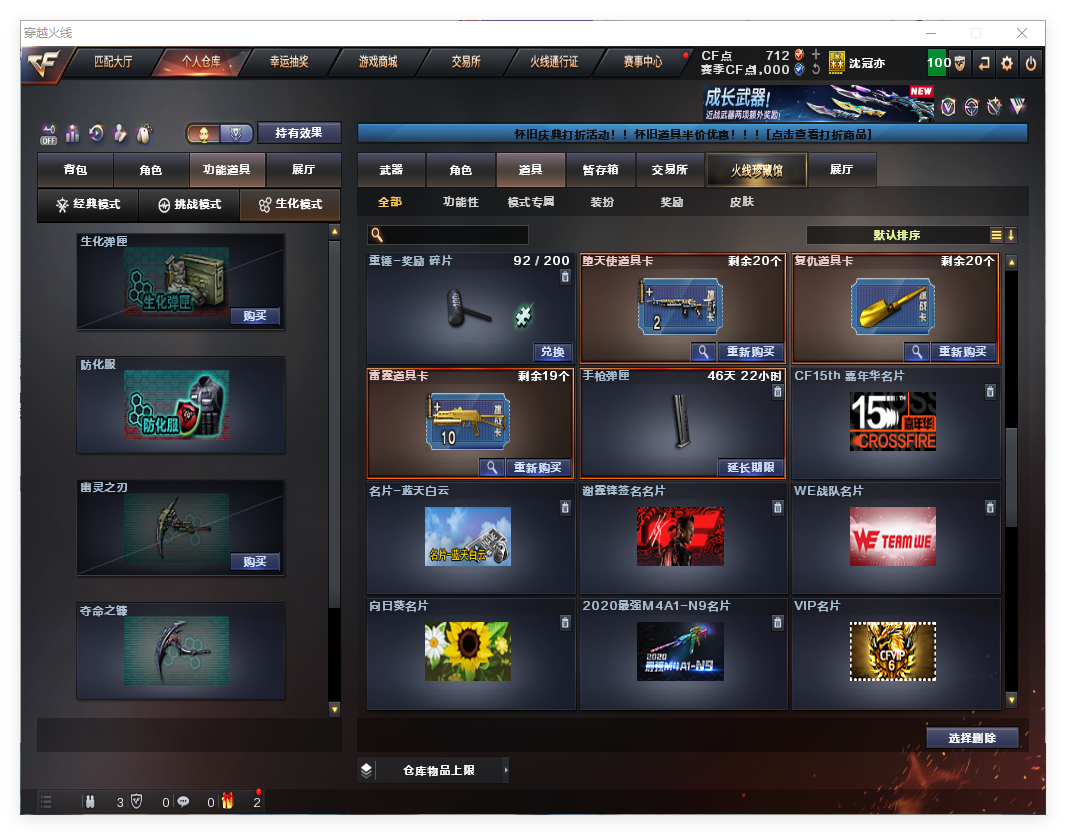Select the 向日葵名片 sunflower card

(x=467, y=651)
